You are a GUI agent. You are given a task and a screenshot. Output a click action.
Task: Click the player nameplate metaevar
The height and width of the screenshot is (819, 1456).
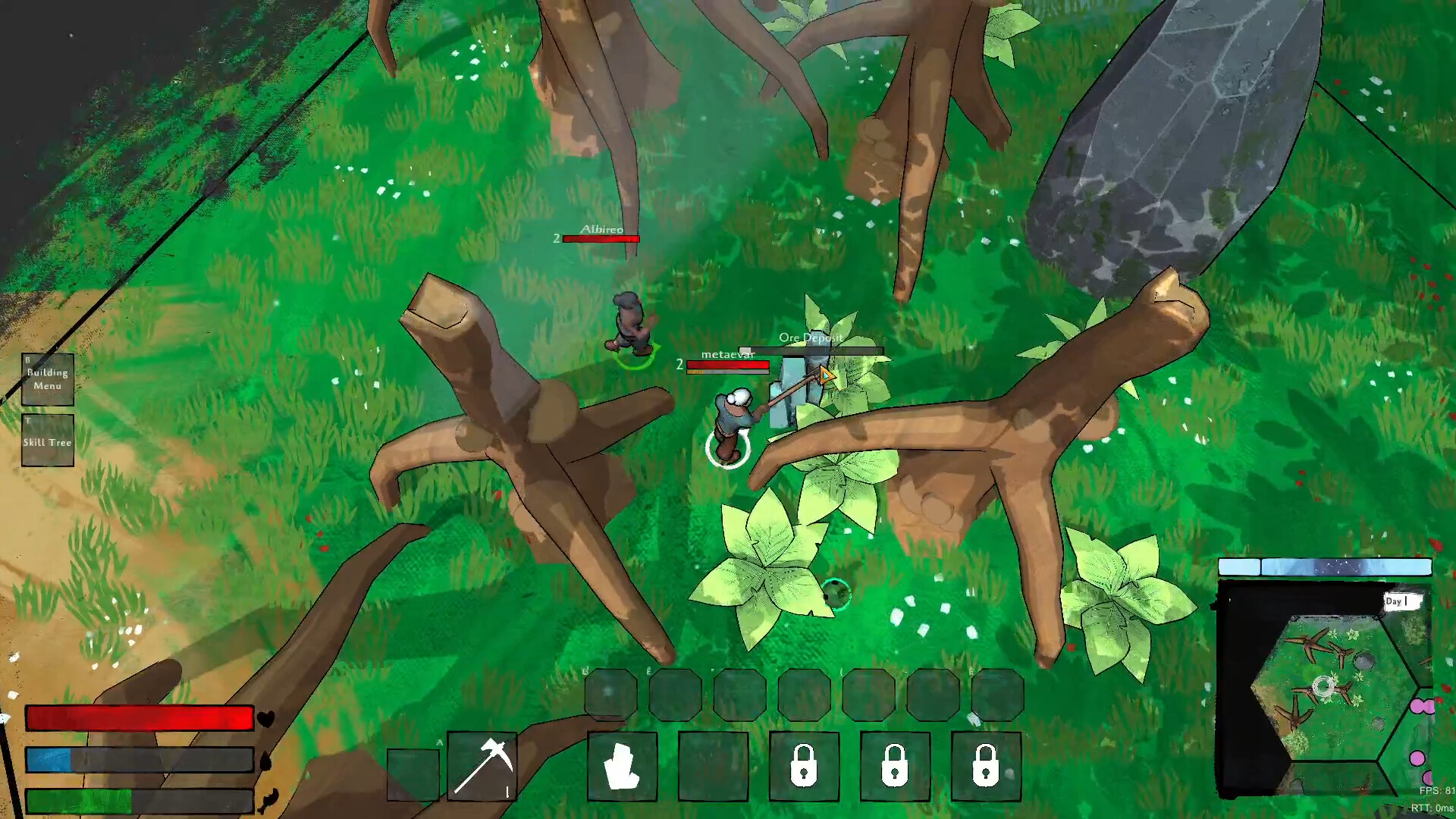click(x=729, y=353)
